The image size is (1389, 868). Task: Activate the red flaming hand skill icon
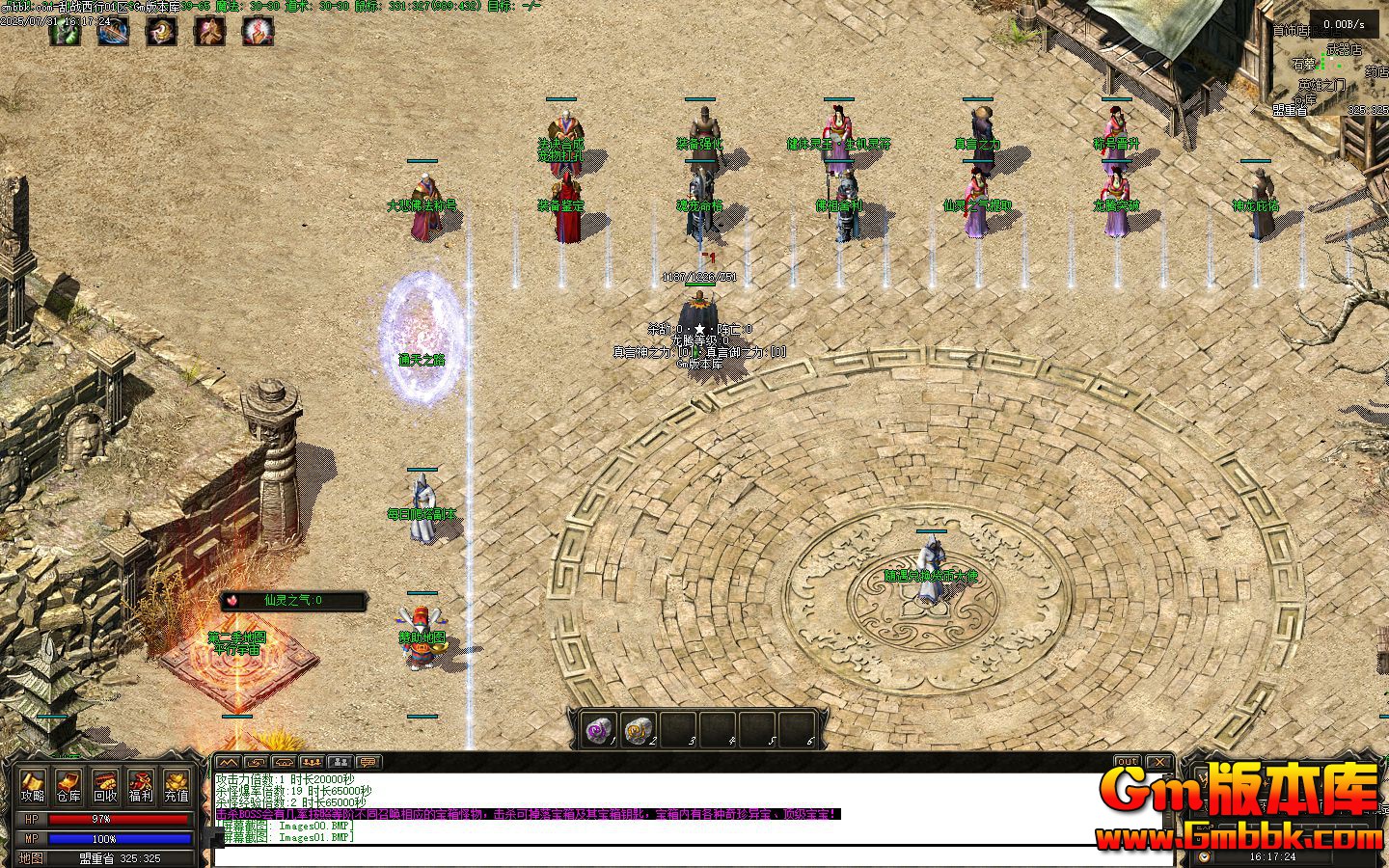[x=258, y=31]
